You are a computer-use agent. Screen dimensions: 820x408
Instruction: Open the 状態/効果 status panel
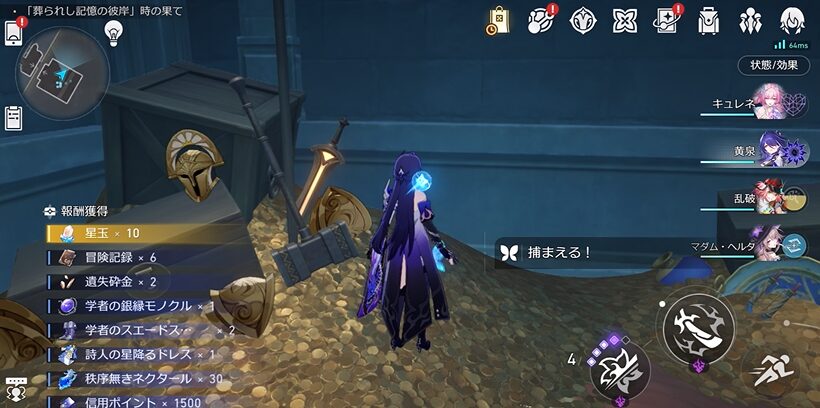tap(774, 65)
